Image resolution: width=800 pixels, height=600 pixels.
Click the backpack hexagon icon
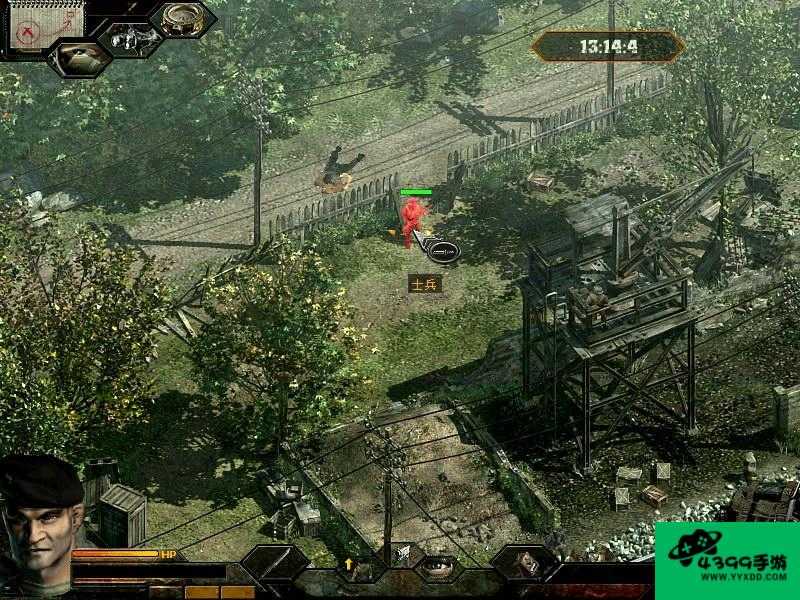(x=523, y=564)
